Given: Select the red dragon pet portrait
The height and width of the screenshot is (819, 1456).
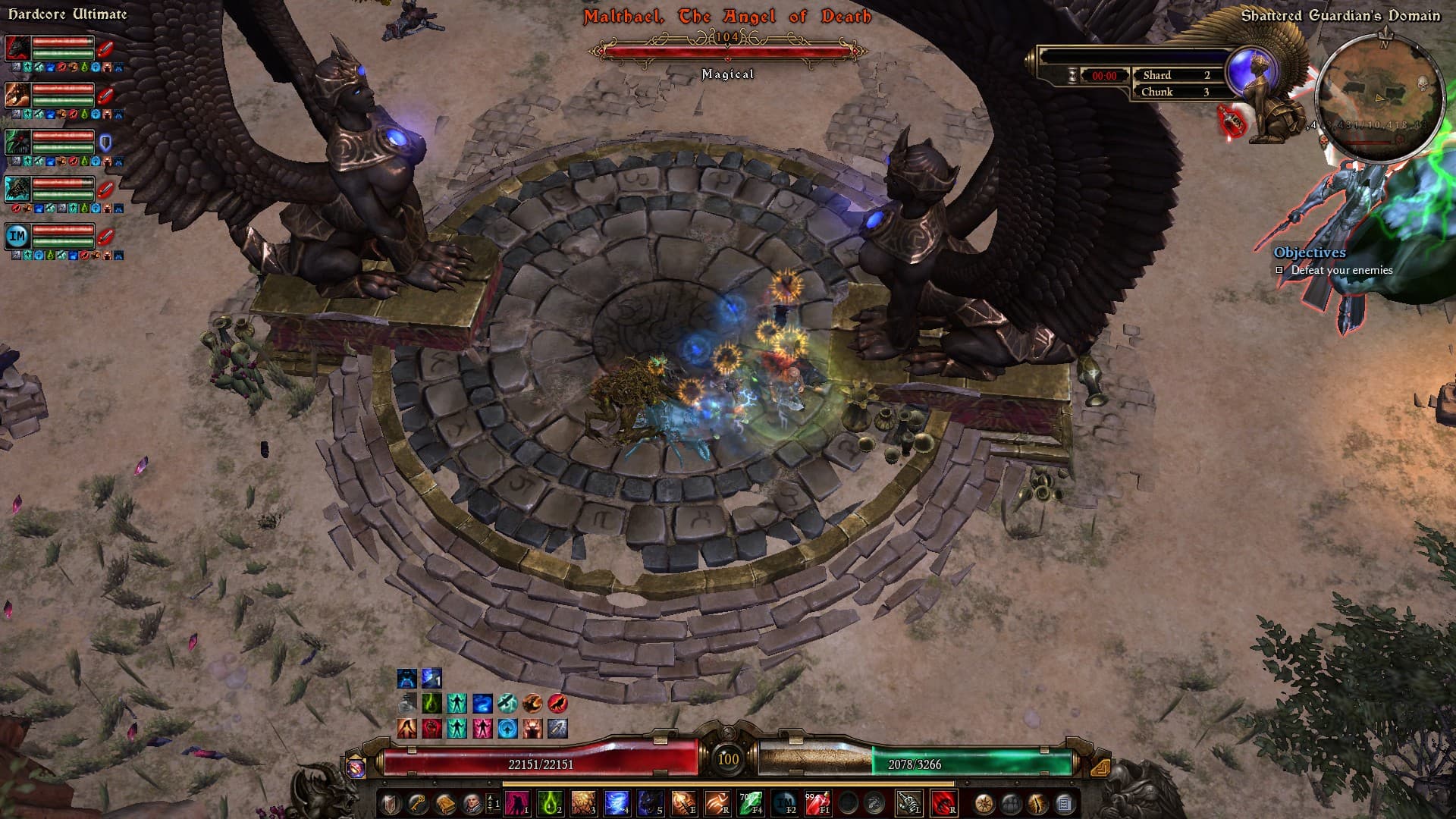Looking at the screenshot, I should tap(18, 48).
